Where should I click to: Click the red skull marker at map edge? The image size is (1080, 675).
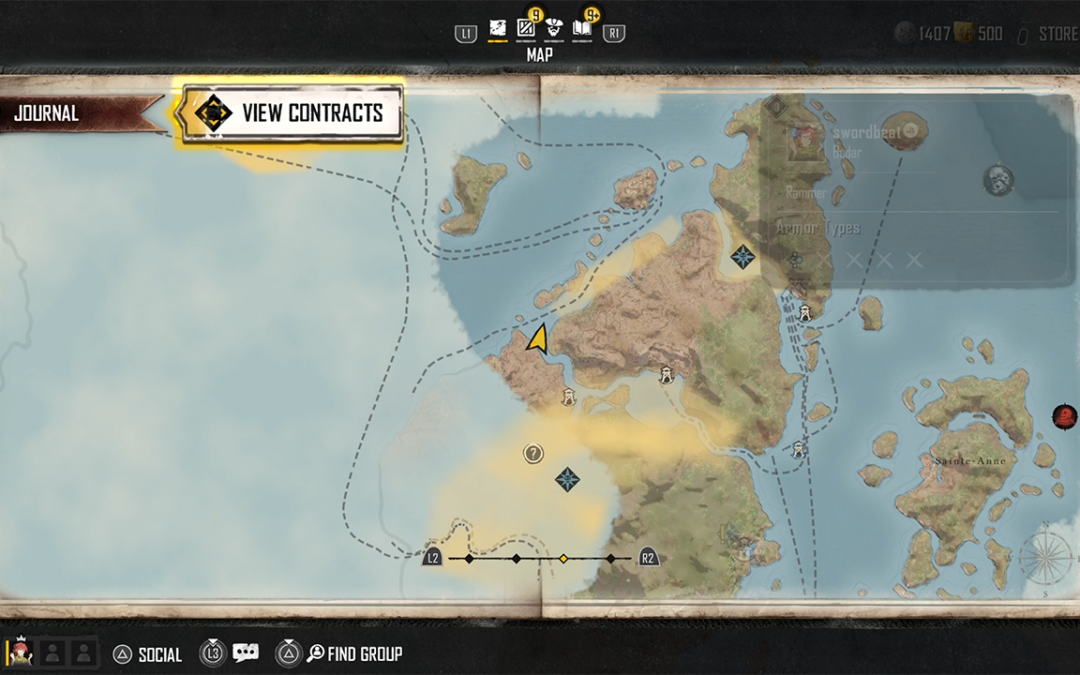(x=1065, y=416)
